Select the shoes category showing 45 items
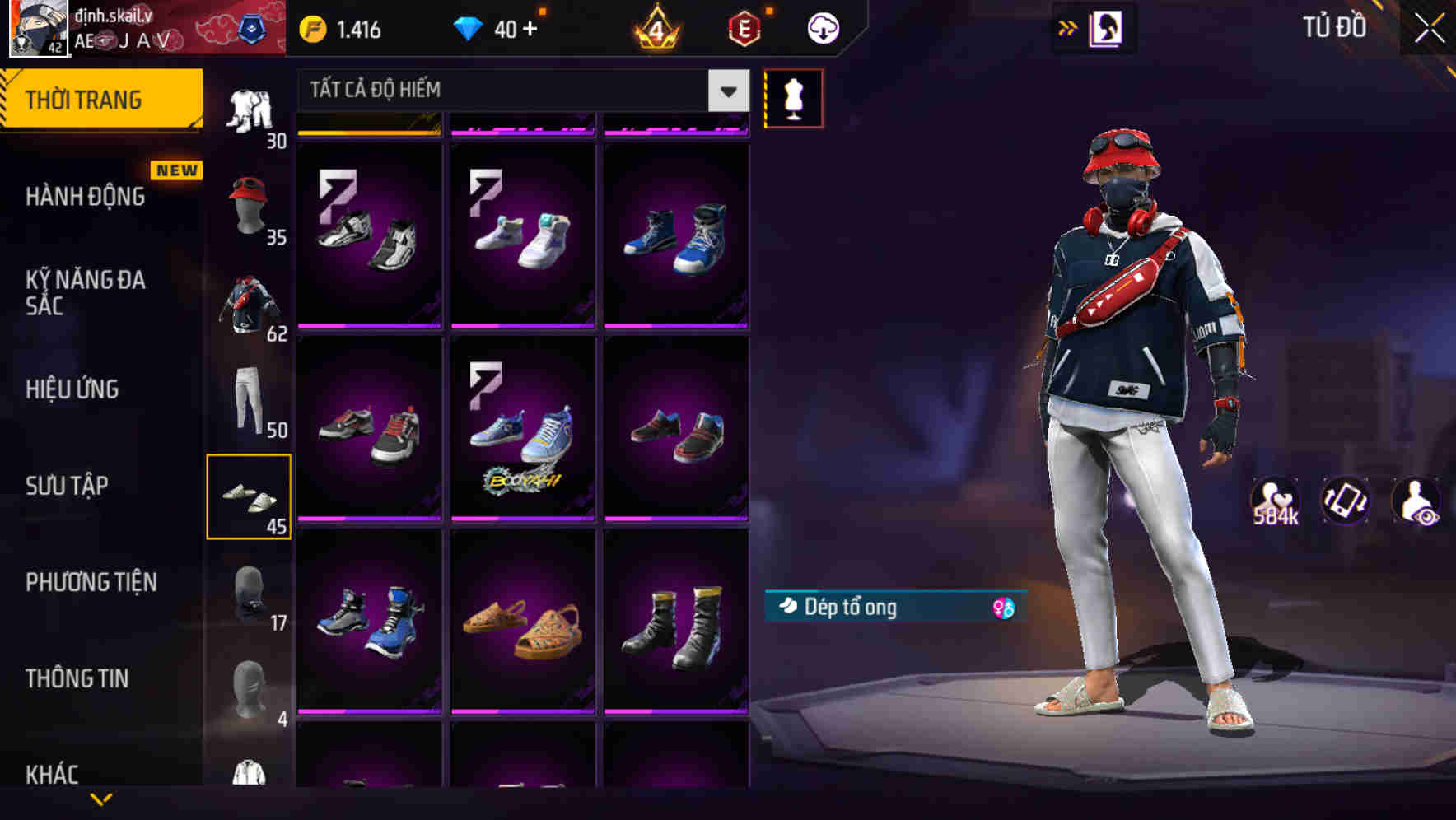Screen dimensions: 1456x820 tap(250, 496)
